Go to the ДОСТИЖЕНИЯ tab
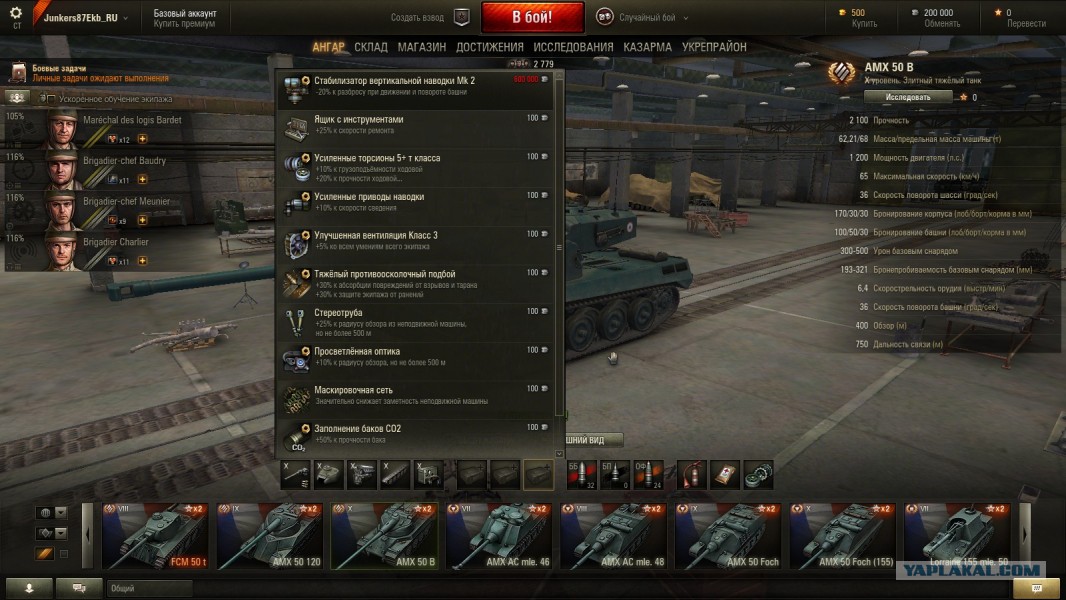The image size is (1066, 600). coord(490,47)
